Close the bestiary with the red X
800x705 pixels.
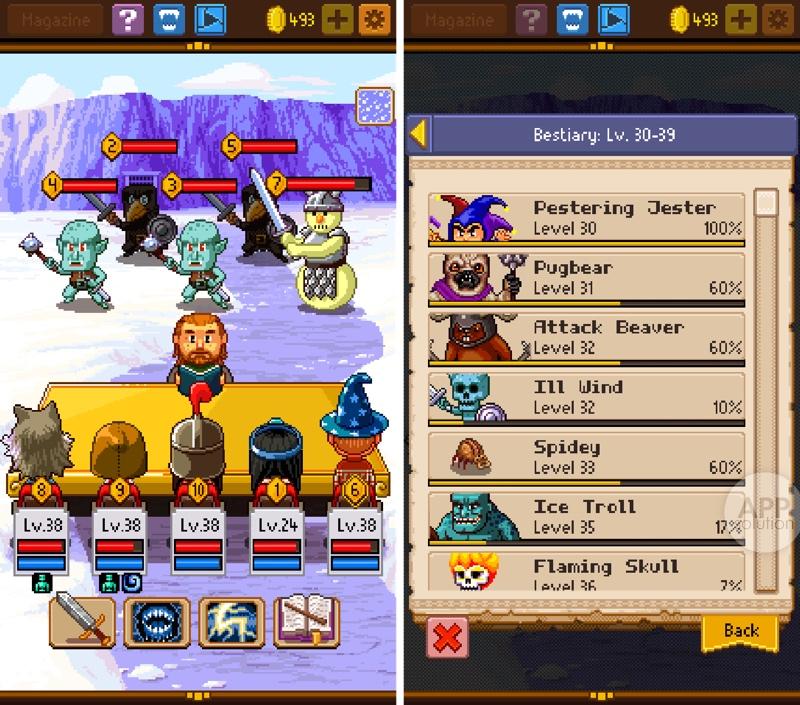tap(446, 636)
